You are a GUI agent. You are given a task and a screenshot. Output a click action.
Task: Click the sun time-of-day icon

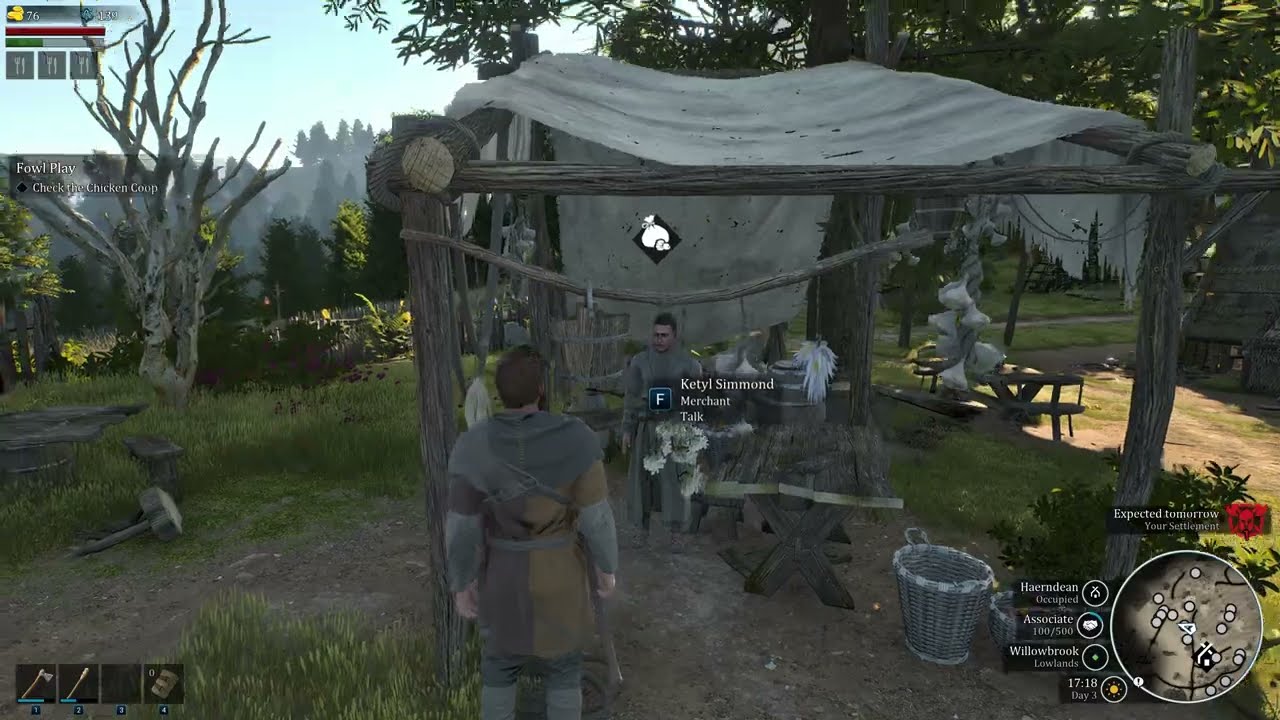[1115, 689]
